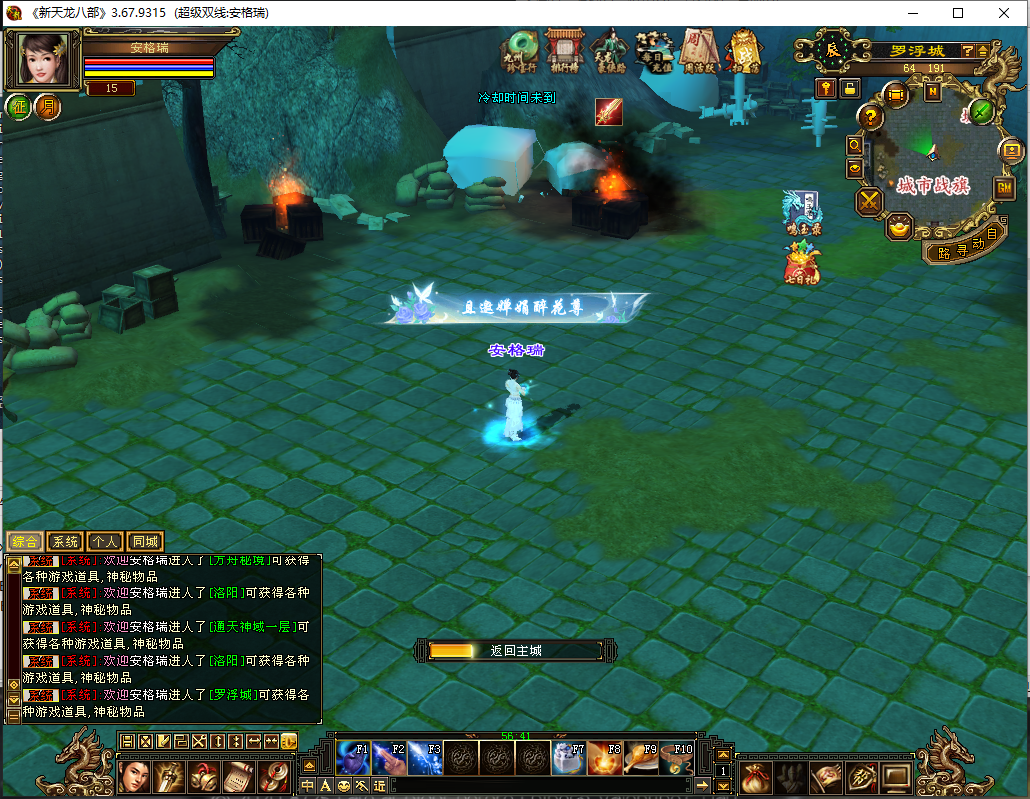Open the gold ingot shop button

pos(900,227)
